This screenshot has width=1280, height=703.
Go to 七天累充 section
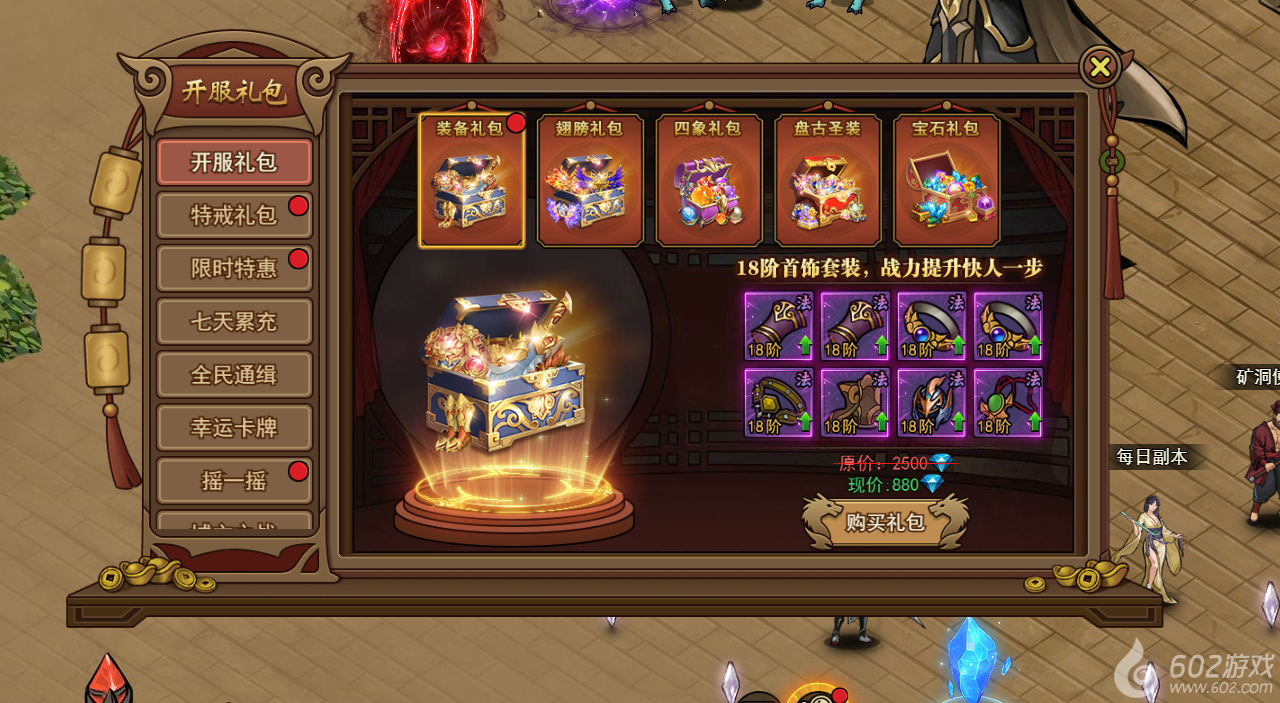(234, 322)
